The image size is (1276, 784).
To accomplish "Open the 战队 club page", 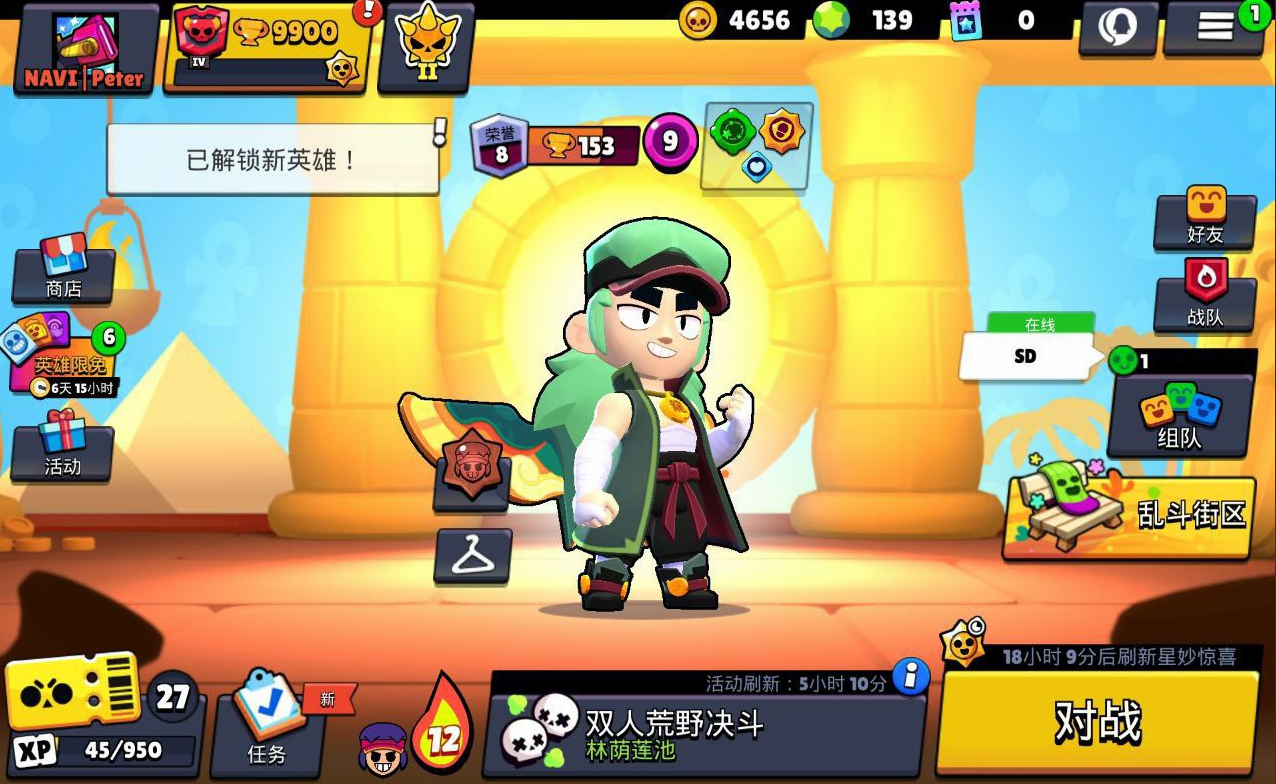I will (x=1205, y=300).
